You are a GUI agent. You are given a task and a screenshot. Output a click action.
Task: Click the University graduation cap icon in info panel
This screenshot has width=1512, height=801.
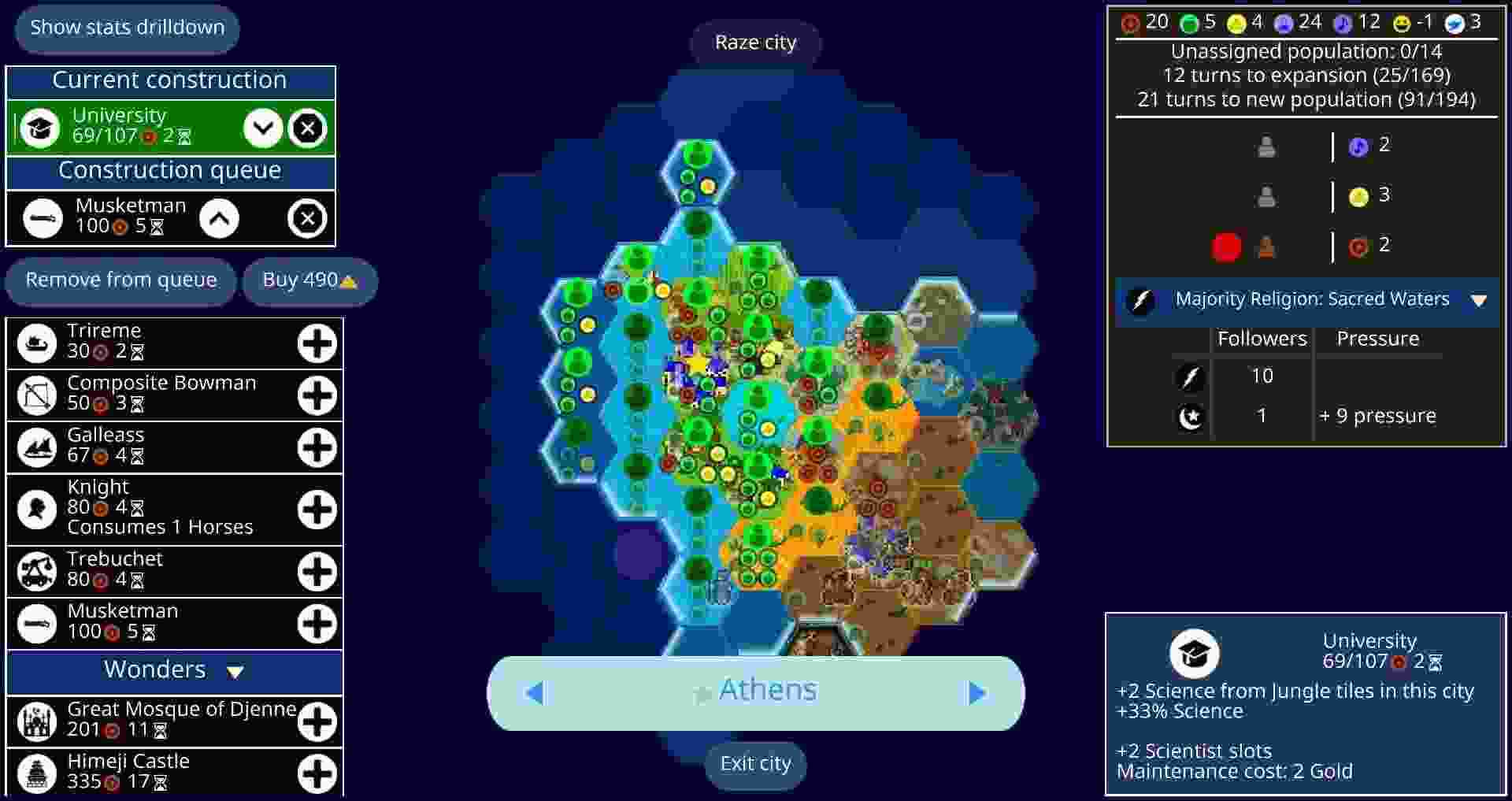tap(1195, 652)
